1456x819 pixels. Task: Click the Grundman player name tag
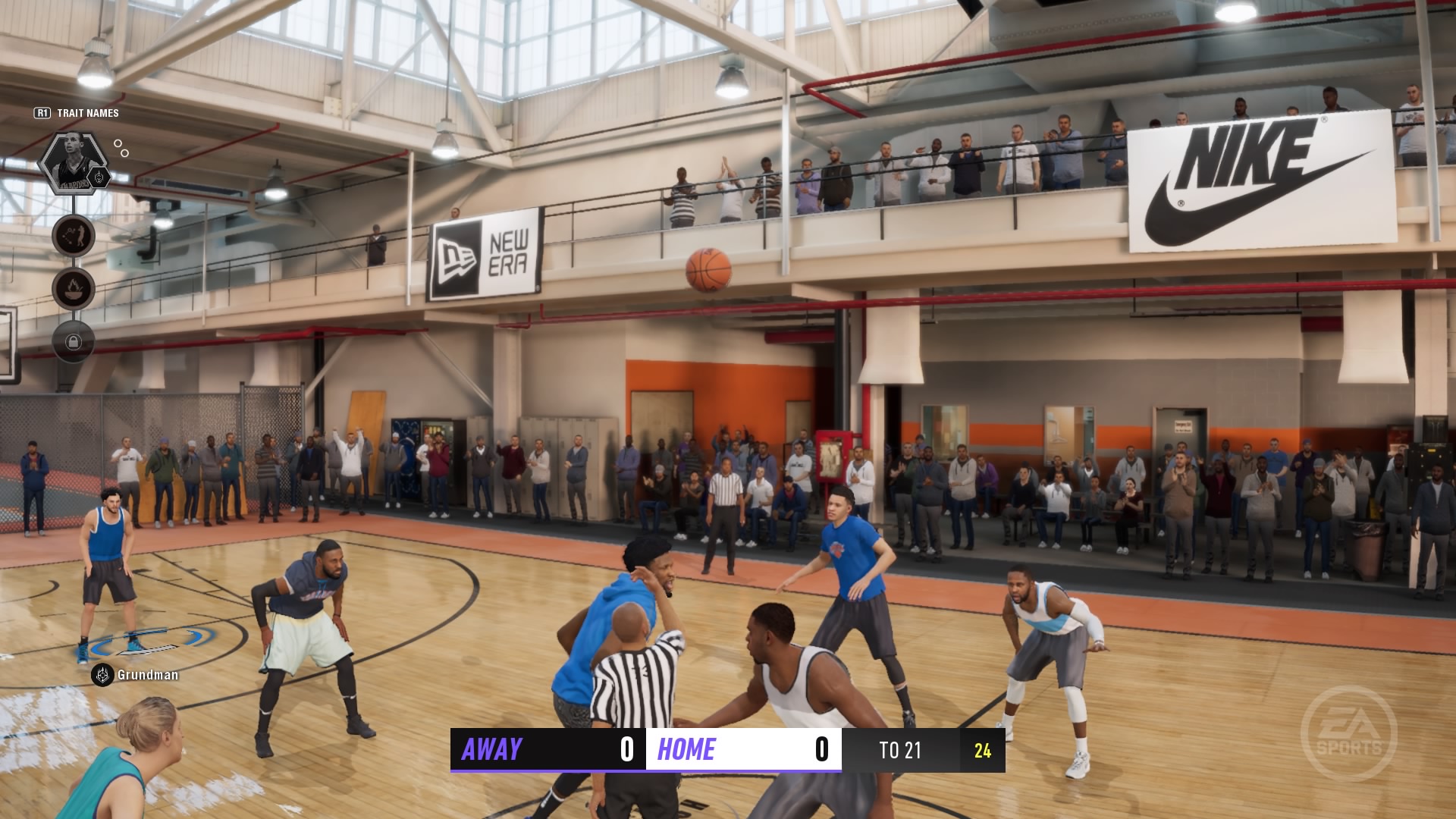pyautogui.click(x=147, y=673)
